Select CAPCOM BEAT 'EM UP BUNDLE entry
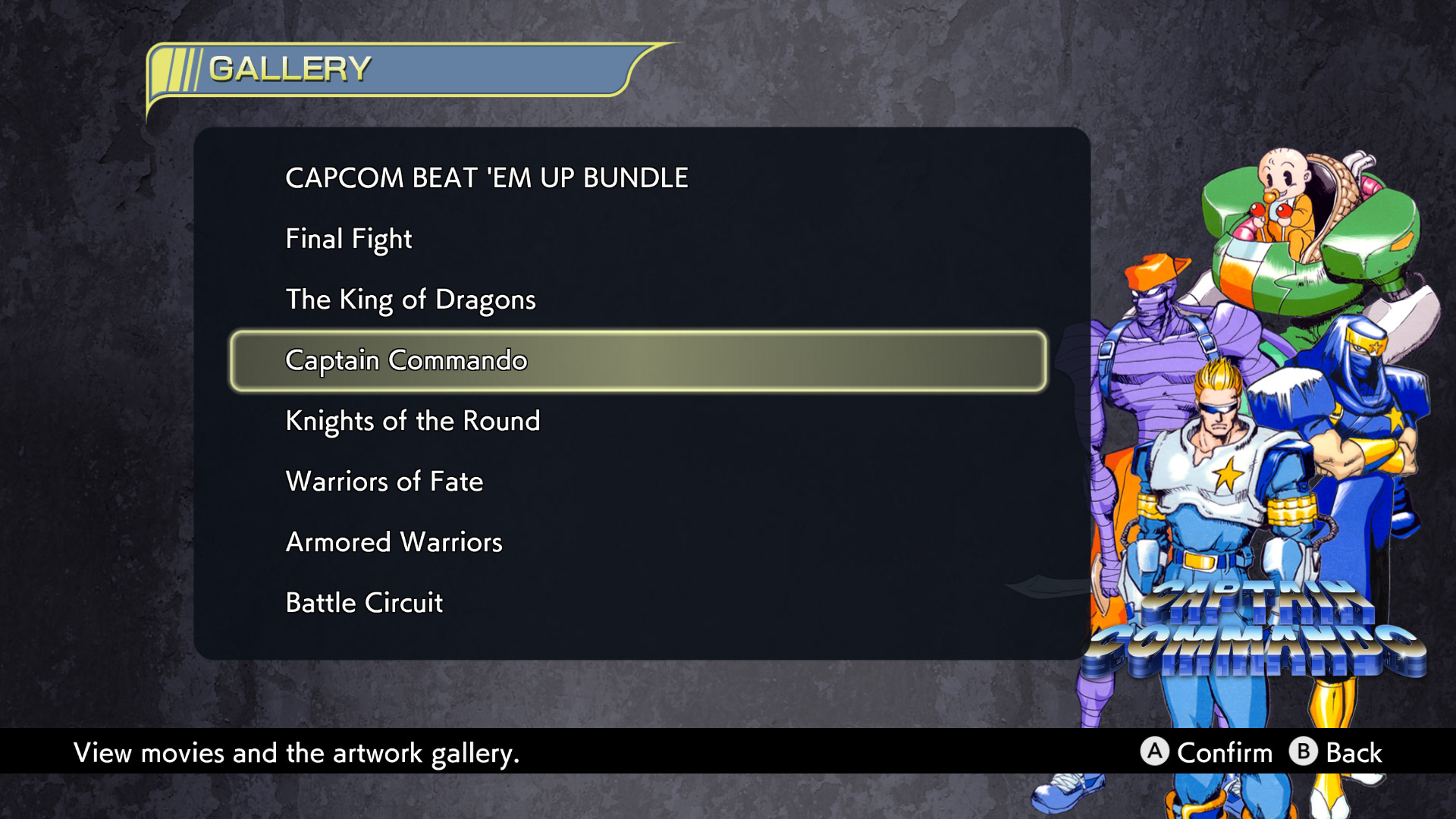The image size is (1456, 819). (x=485, y=177)
